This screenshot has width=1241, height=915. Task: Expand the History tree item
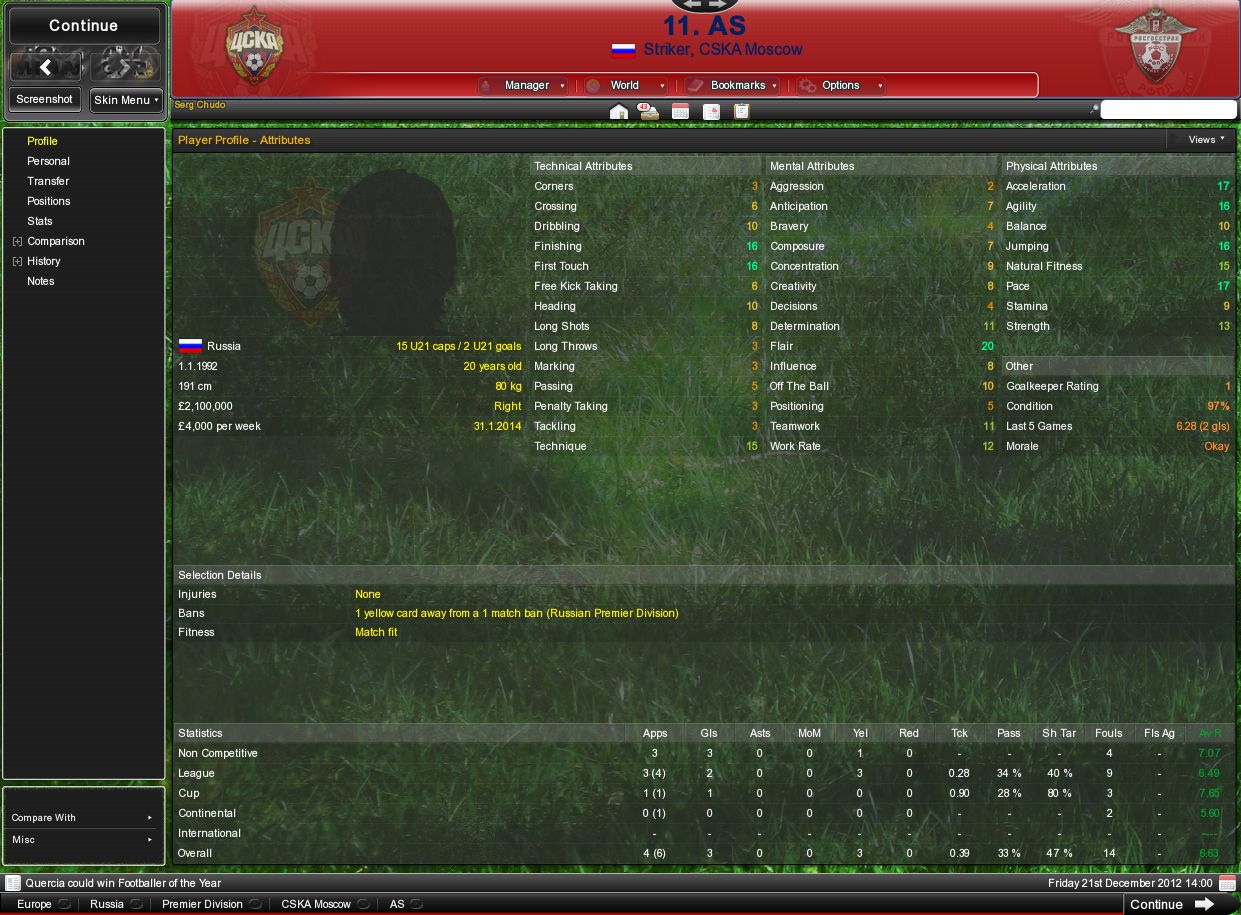pyautogui.click(x=17, y=261)
